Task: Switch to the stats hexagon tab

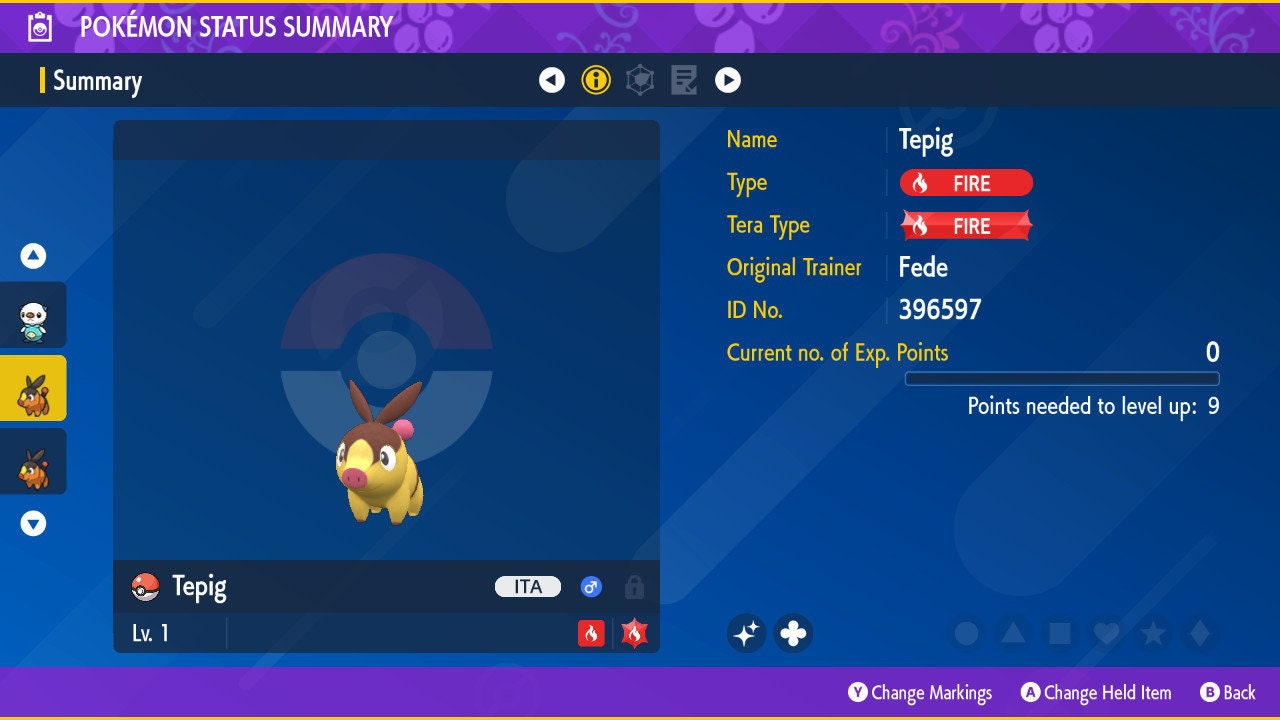Action: [x=640, y=80]
